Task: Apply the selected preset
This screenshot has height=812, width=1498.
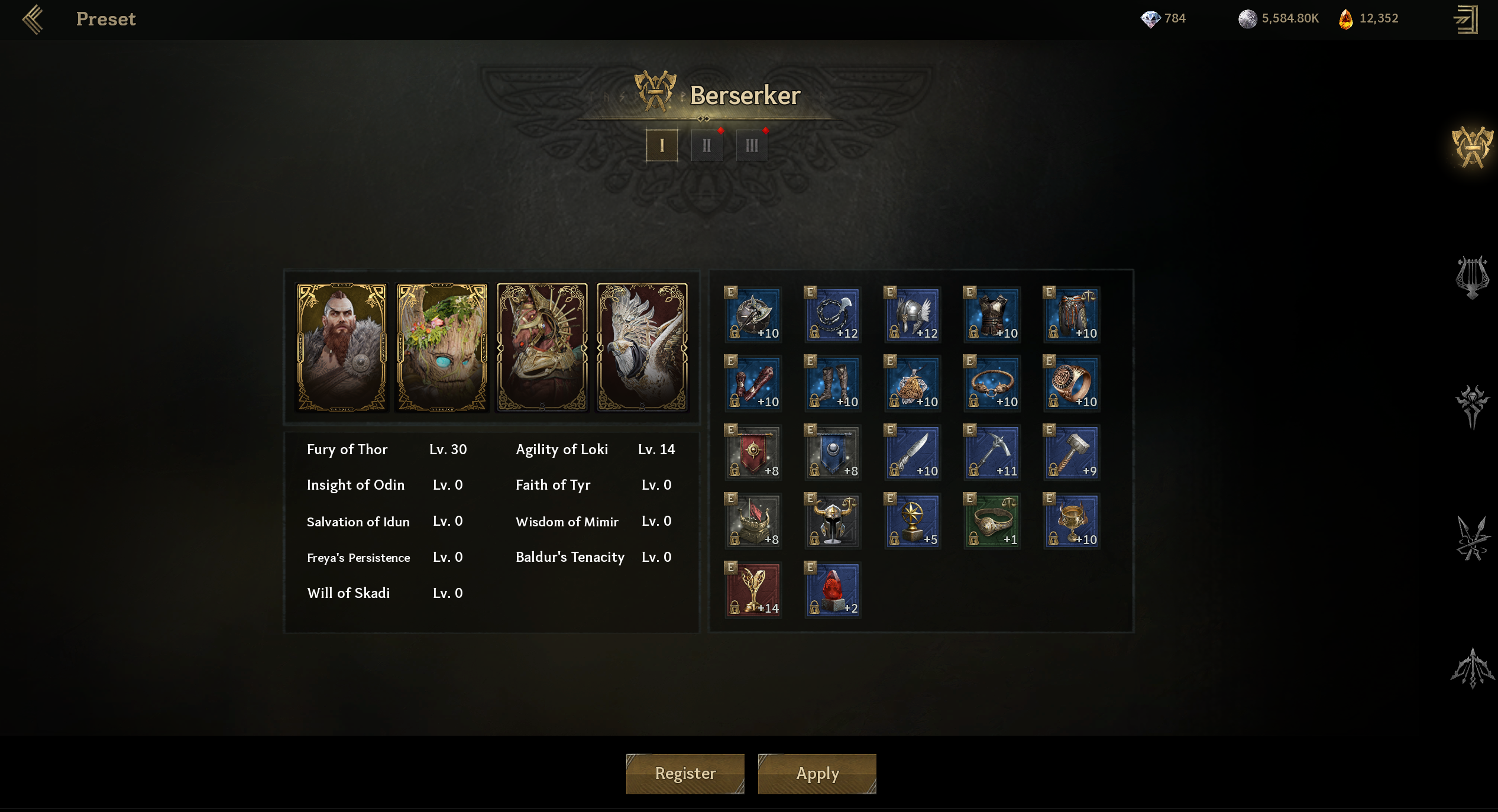Action: pos(817,773)
